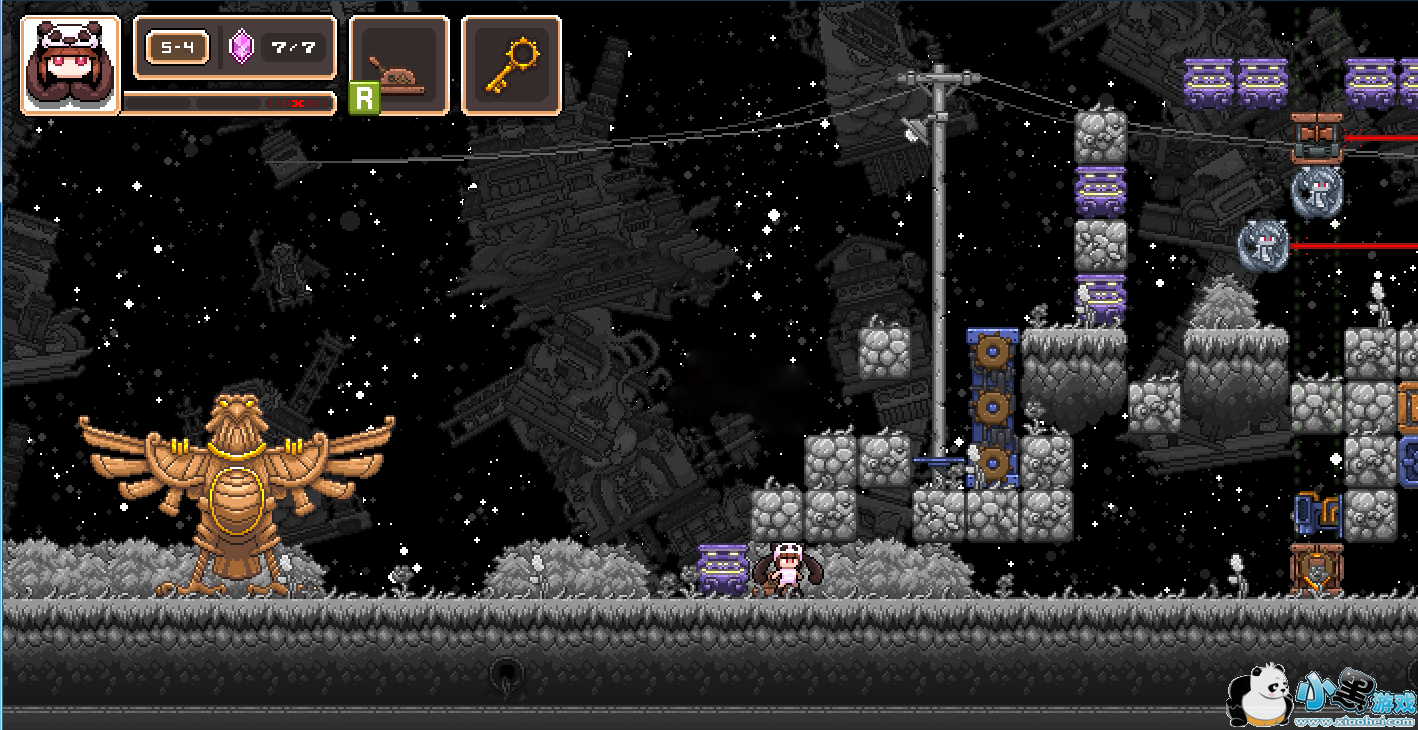Click the panda-hood character portrait

(x=70, y=65)
